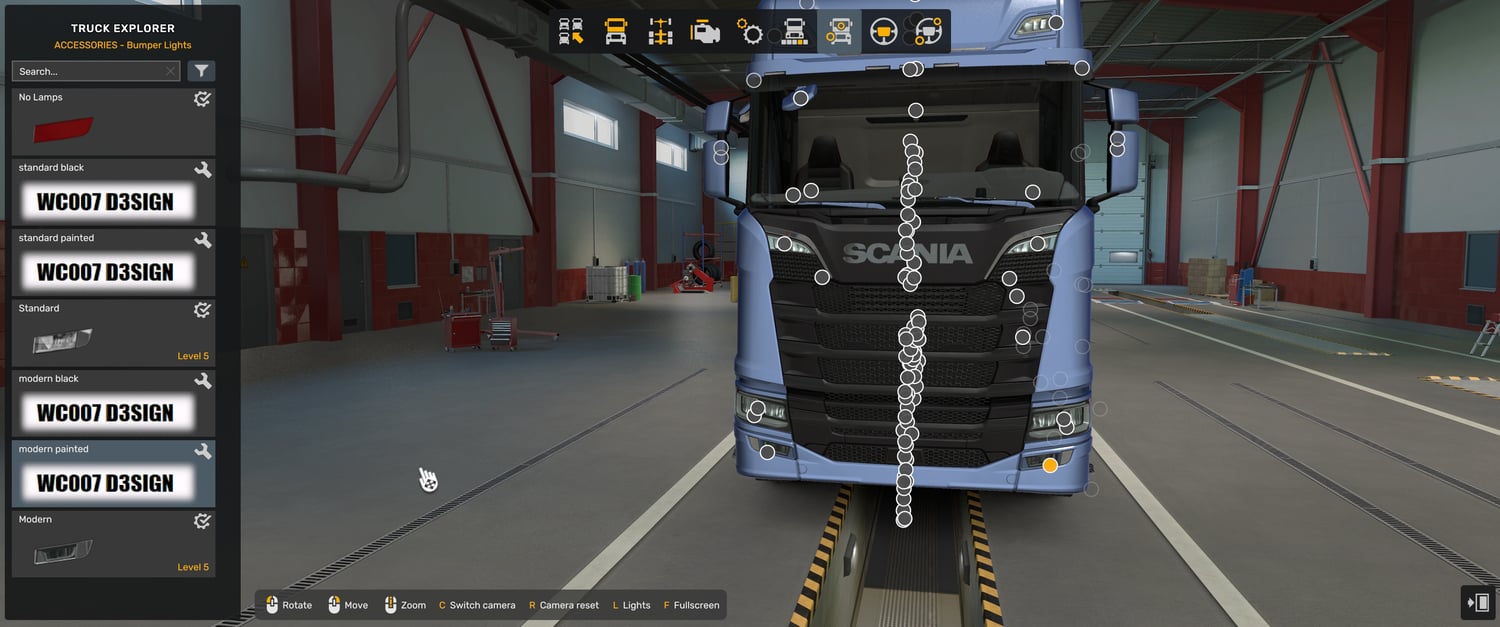Click the Search field in Truck Explorer

pos(88,71)
